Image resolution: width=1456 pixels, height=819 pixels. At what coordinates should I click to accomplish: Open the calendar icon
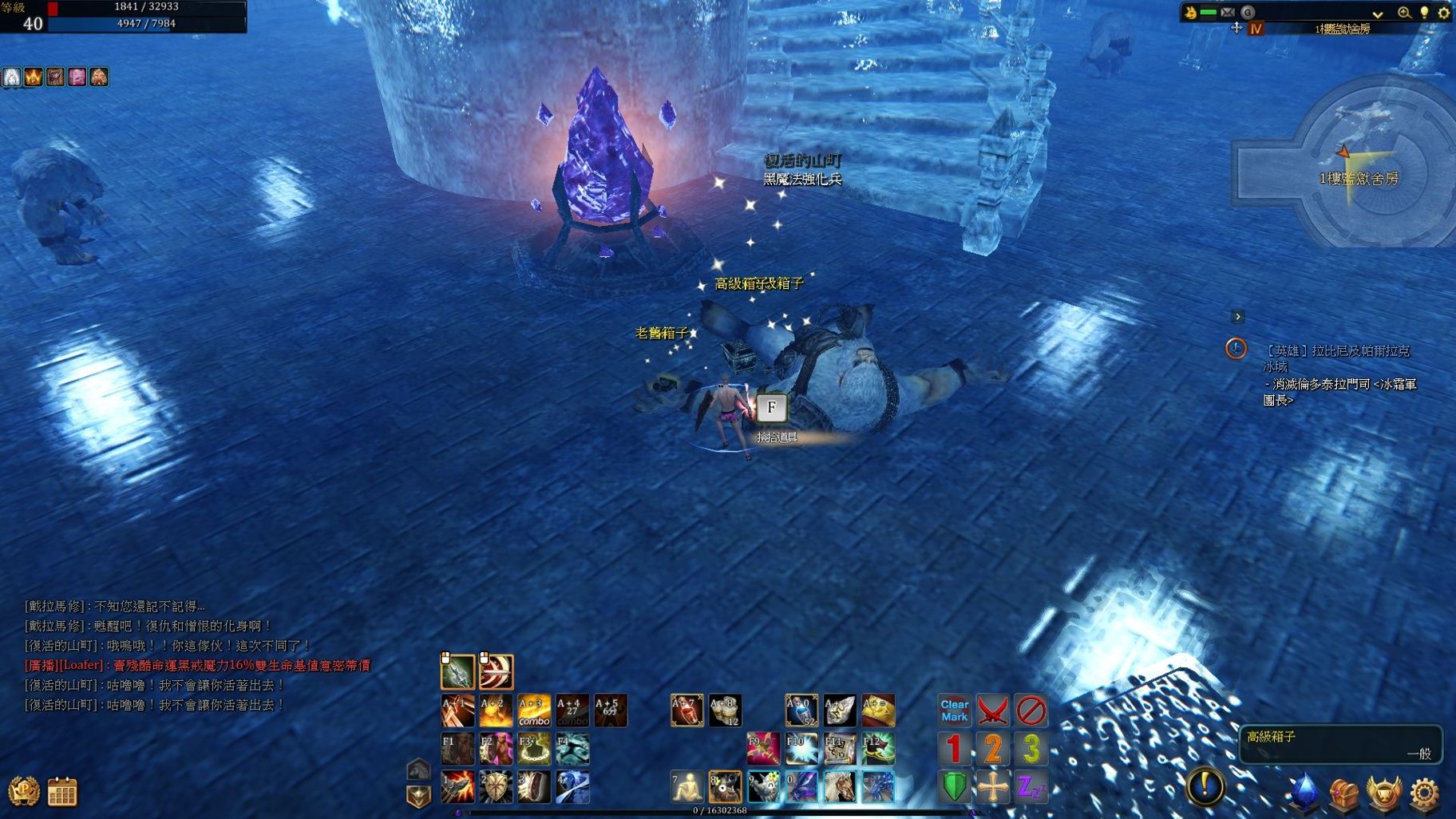coord(62,792)
